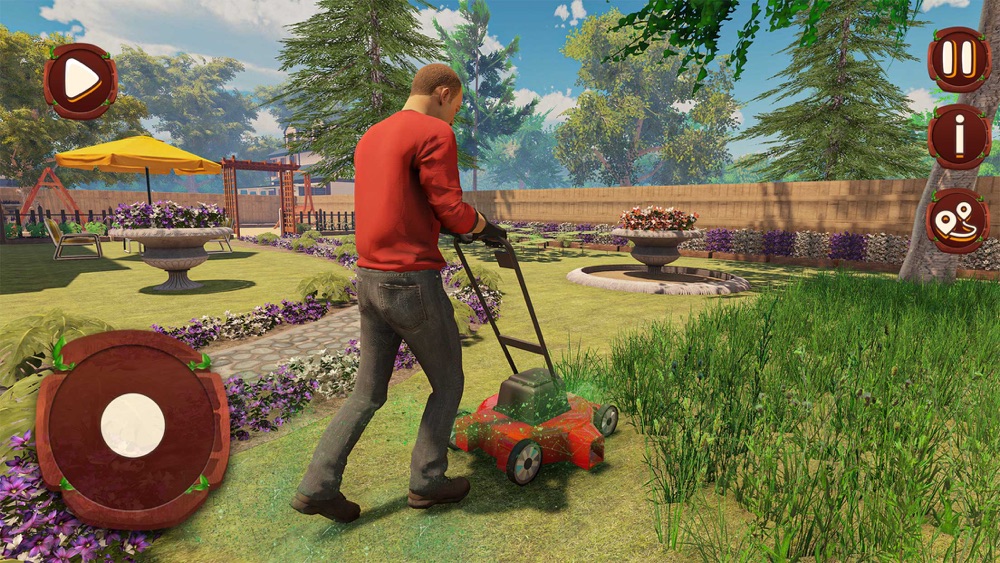The height and width of the screenshot is (563, 1000).
Task: Open the info button
Action: click(x=958, y=137)
